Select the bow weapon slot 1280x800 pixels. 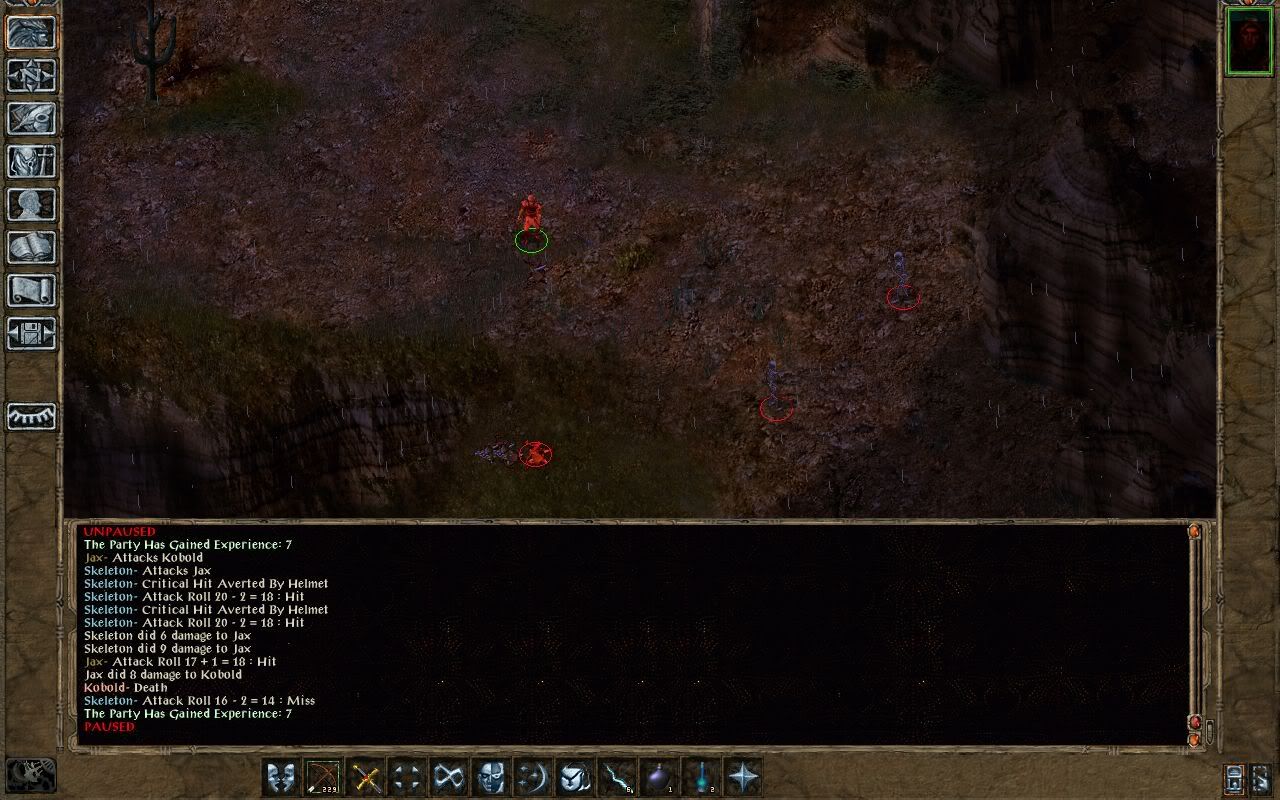(322, 777)
